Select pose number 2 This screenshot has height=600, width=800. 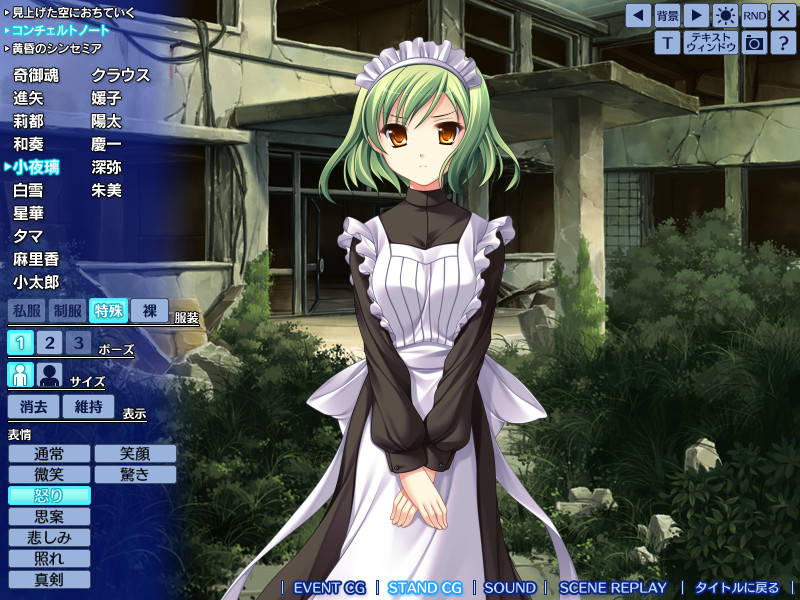click(x=50, y=343)
